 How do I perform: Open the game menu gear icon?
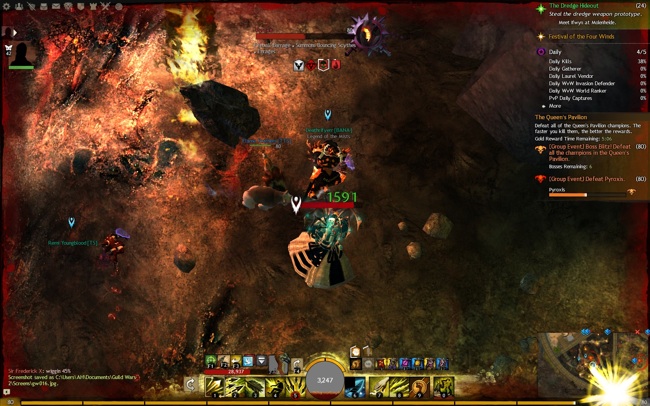point(6,6)
